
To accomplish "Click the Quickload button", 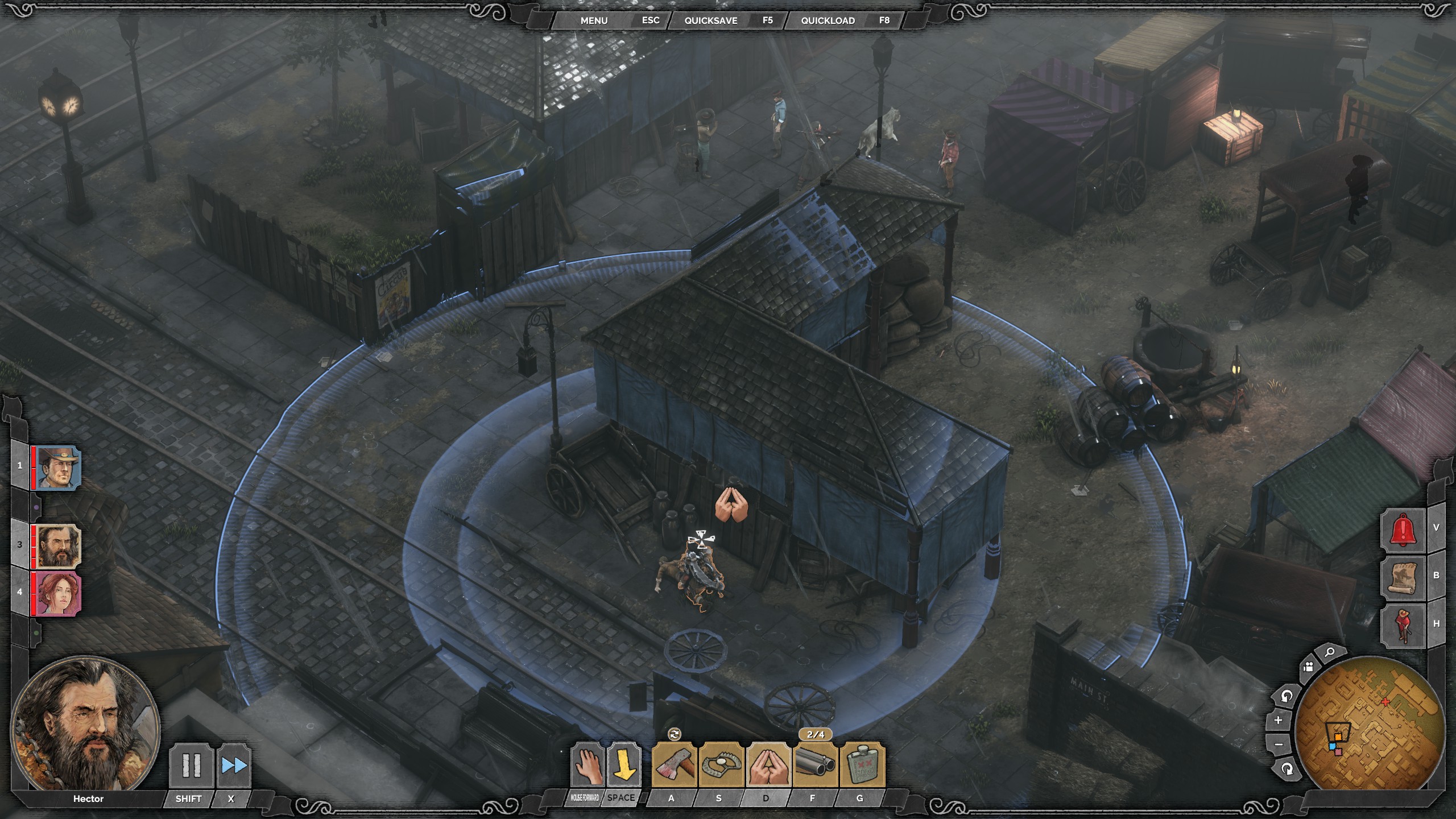I will 828,20.
